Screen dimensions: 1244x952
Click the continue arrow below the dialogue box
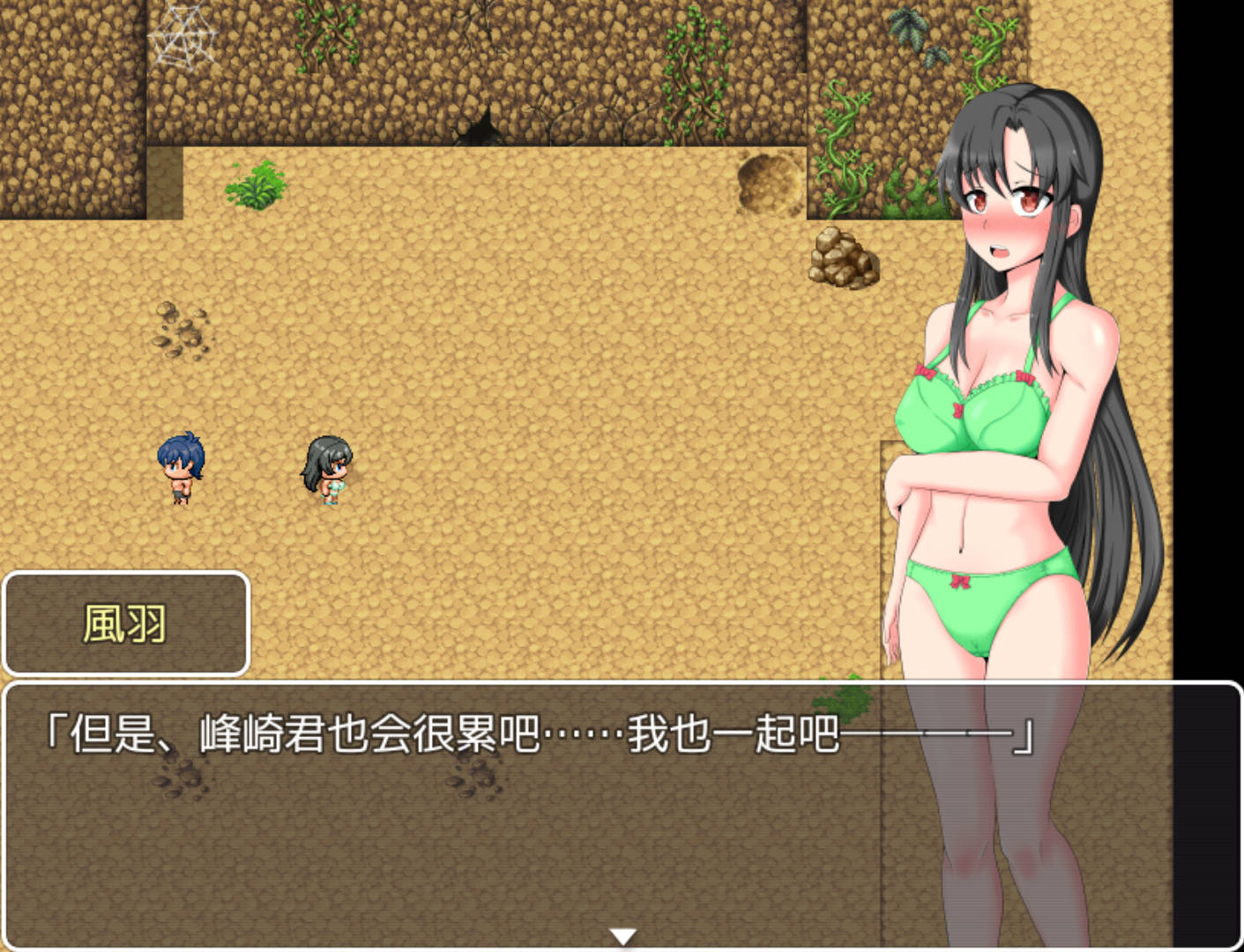pyautogui.click(x=622, y=934)
